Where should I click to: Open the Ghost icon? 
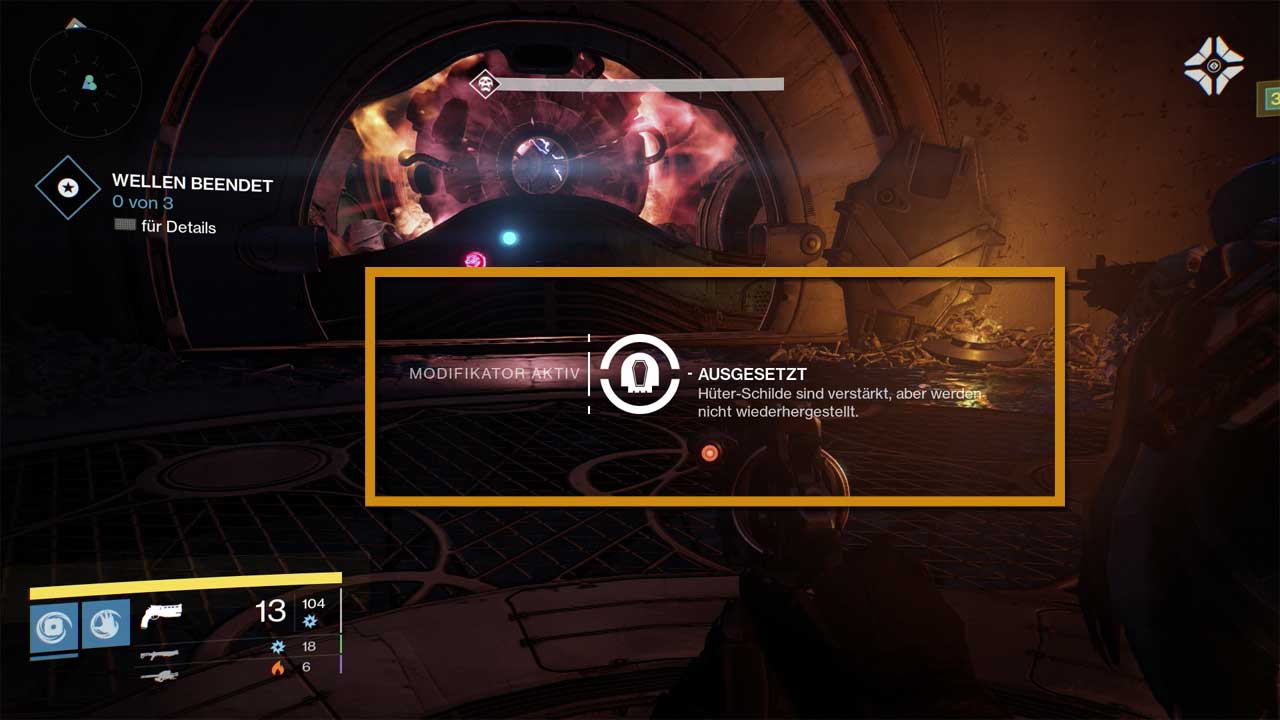click(1213, 66)
